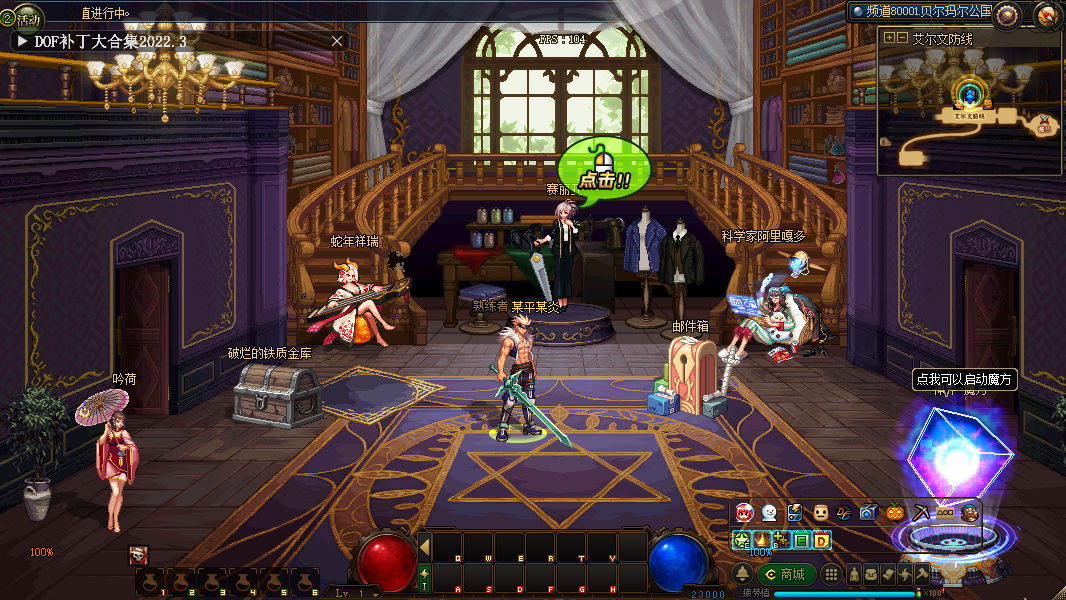Select the jack-o-lantern pumpkin icon
Viewport: 1066px width, 600px height.
pyautogui.click(x=894, y=512)
